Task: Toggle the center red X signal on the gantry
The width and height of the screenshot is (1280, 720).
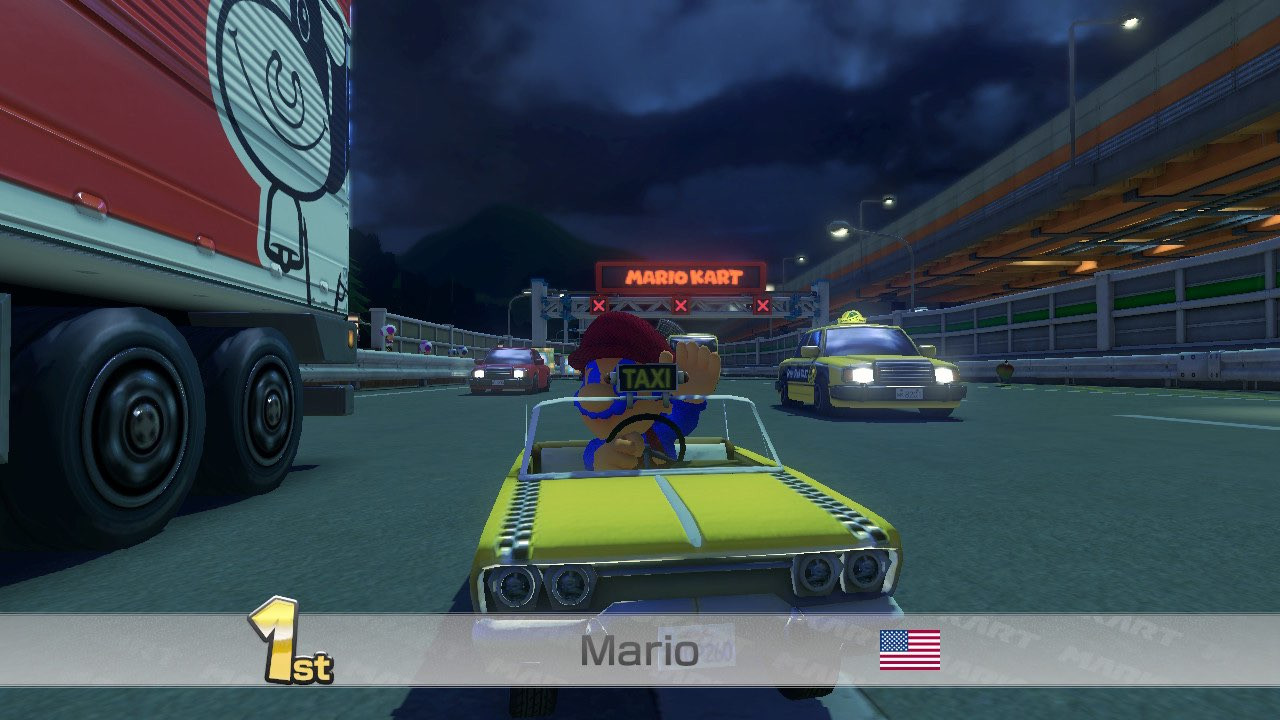Action: tap(681, 304)
